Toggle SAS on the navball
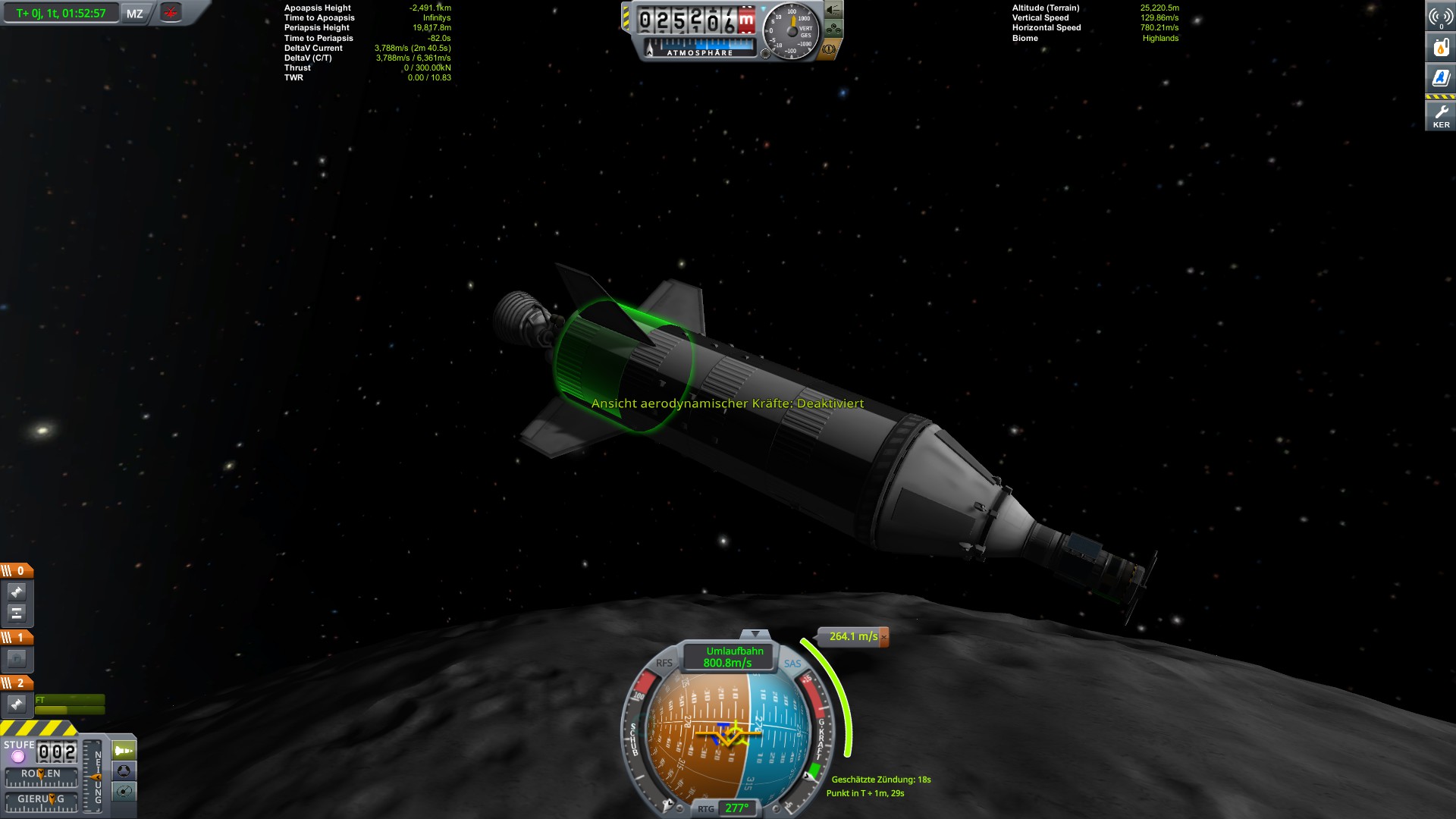The width and height of the screenshot is (1456, 819). point(792,664)
